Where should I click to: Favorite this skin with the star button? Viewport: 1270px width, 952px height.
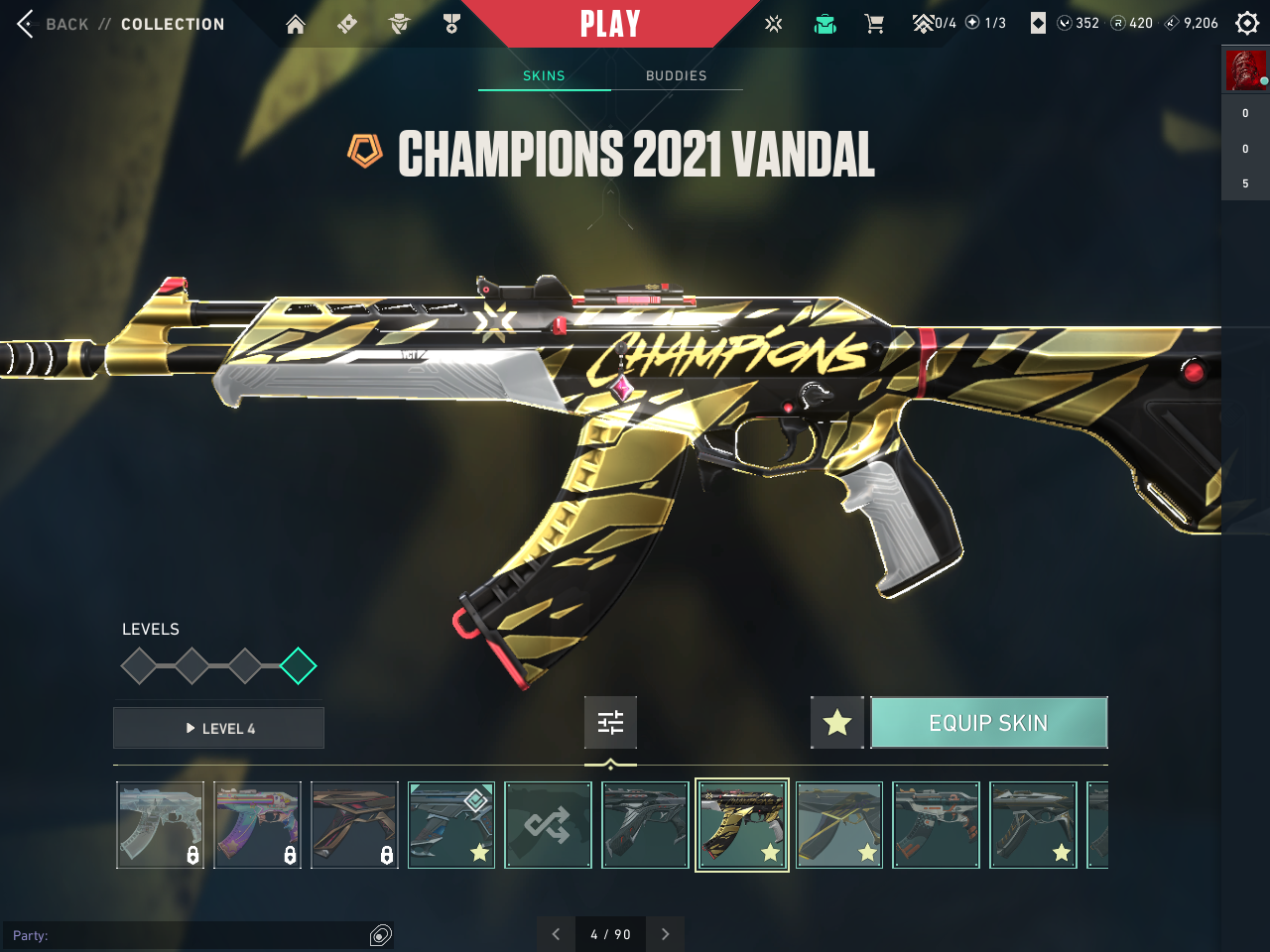click(837, 723)
